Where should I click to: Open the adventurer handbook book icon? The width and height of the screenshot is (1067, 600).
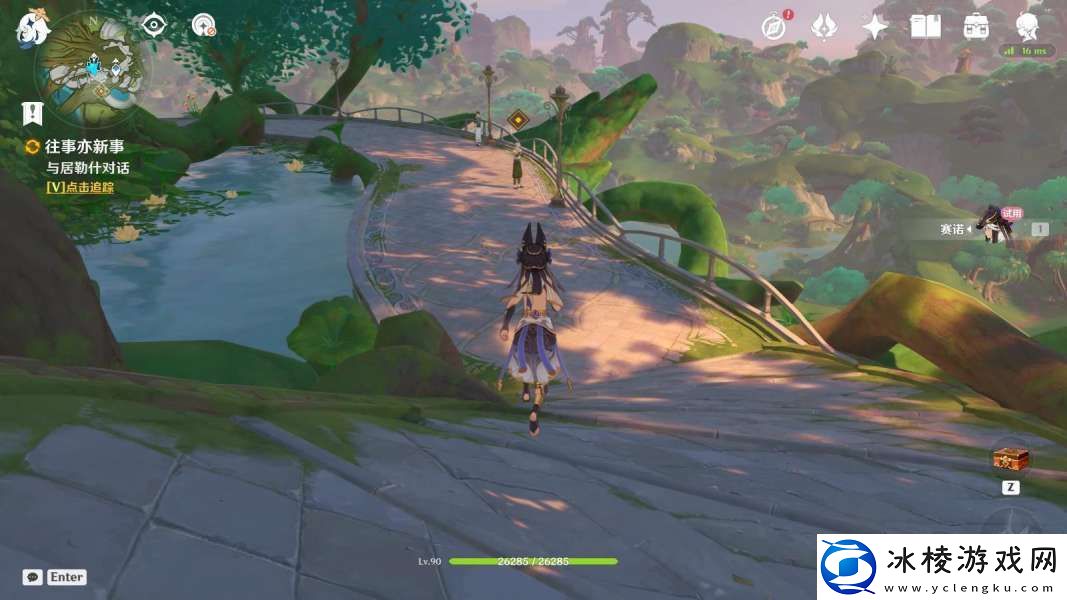coord(925,27)
